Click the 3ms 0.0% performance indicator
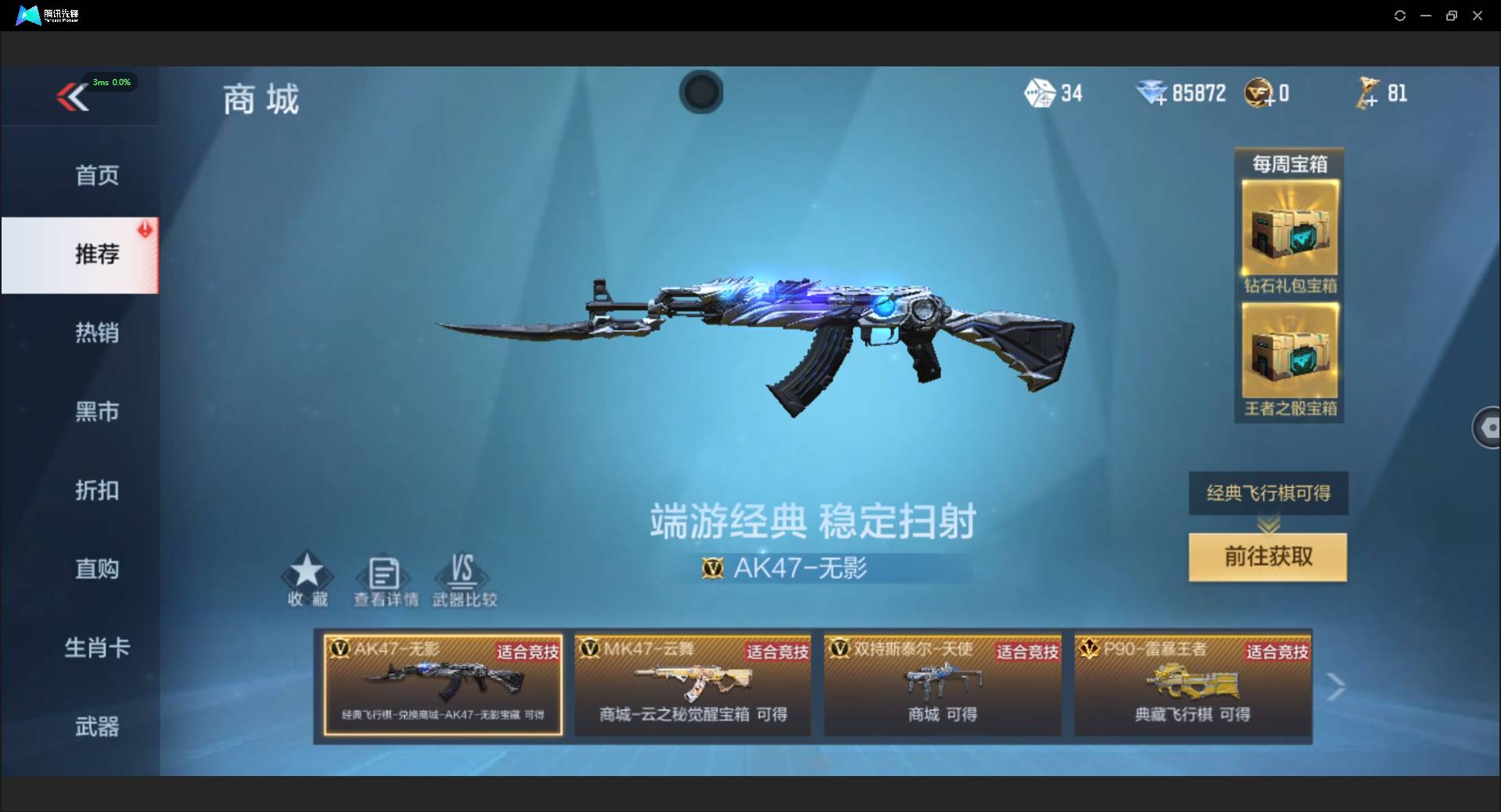This screenshot has height=812, width=1501. tap(109, 82)
